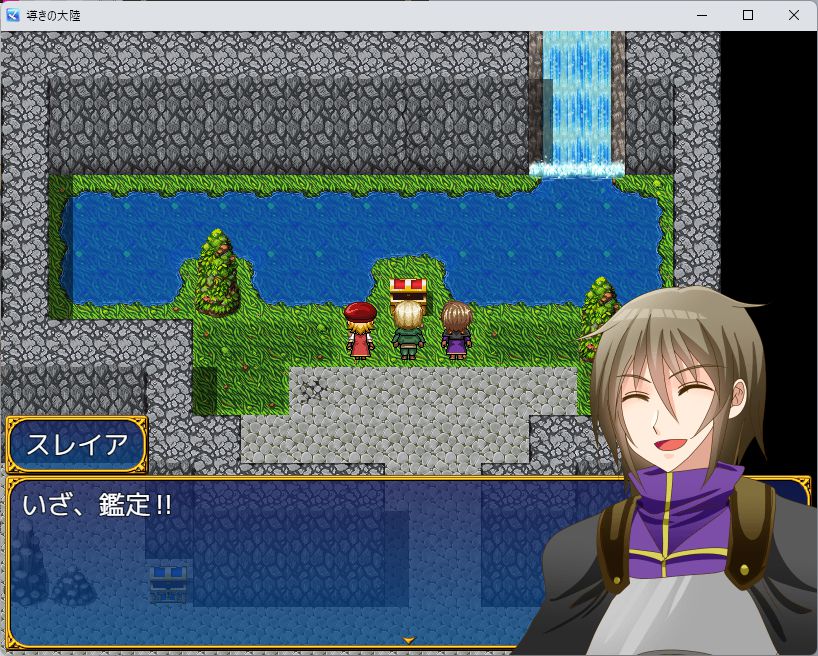
Task: Close the game window
Action: (793, 15)
